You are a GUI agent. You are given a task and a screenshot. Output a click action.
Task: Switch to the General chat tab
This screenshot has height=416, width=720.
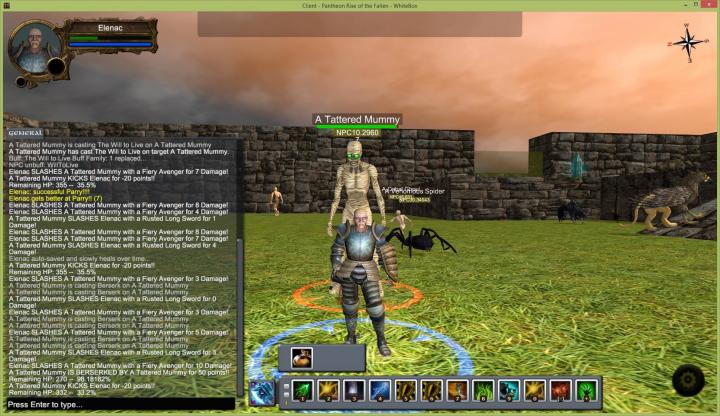(x=24, y=133)
